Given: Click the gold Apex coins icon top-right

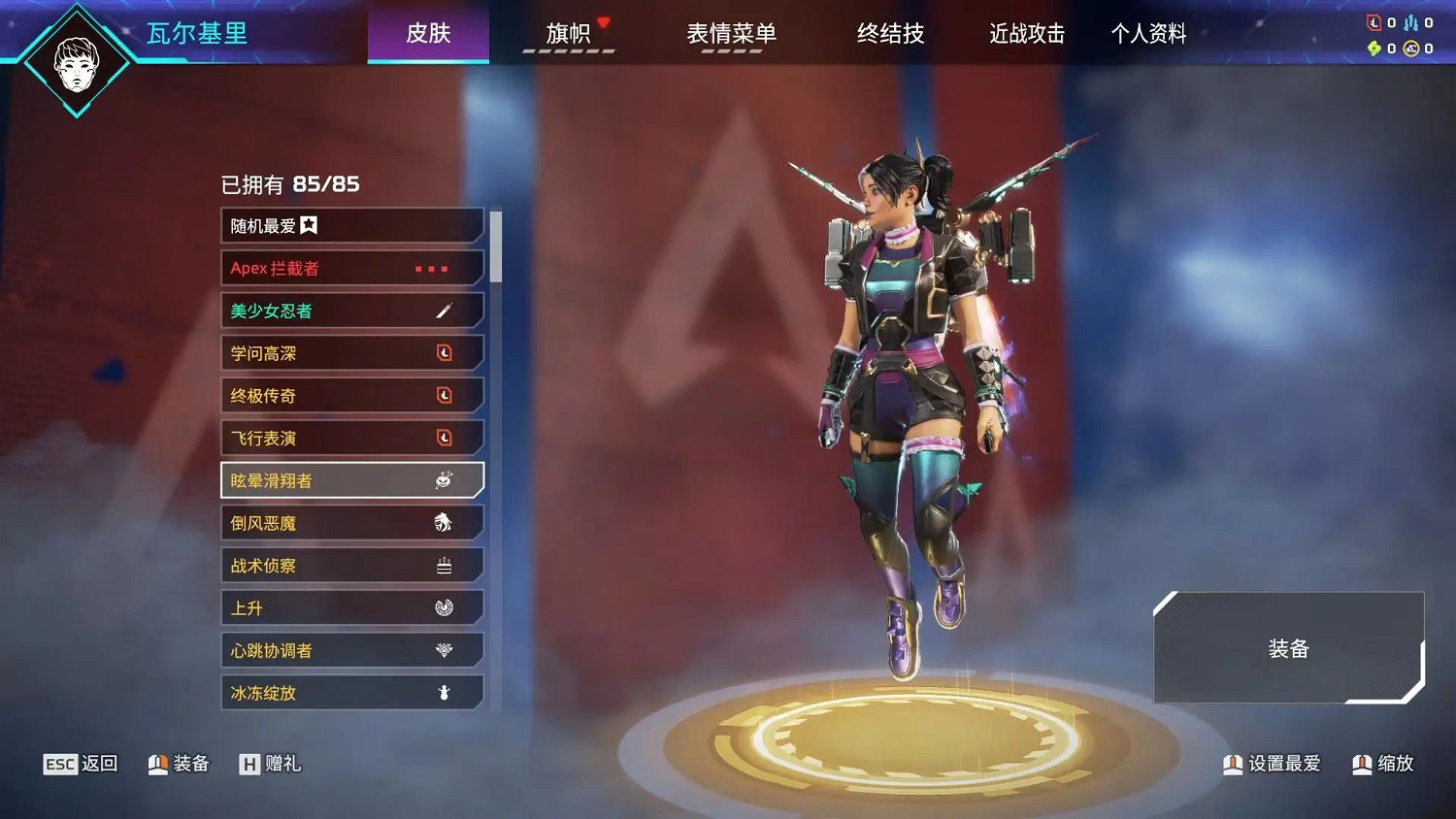Looking at the screenshot, I should coord(1410,48).
